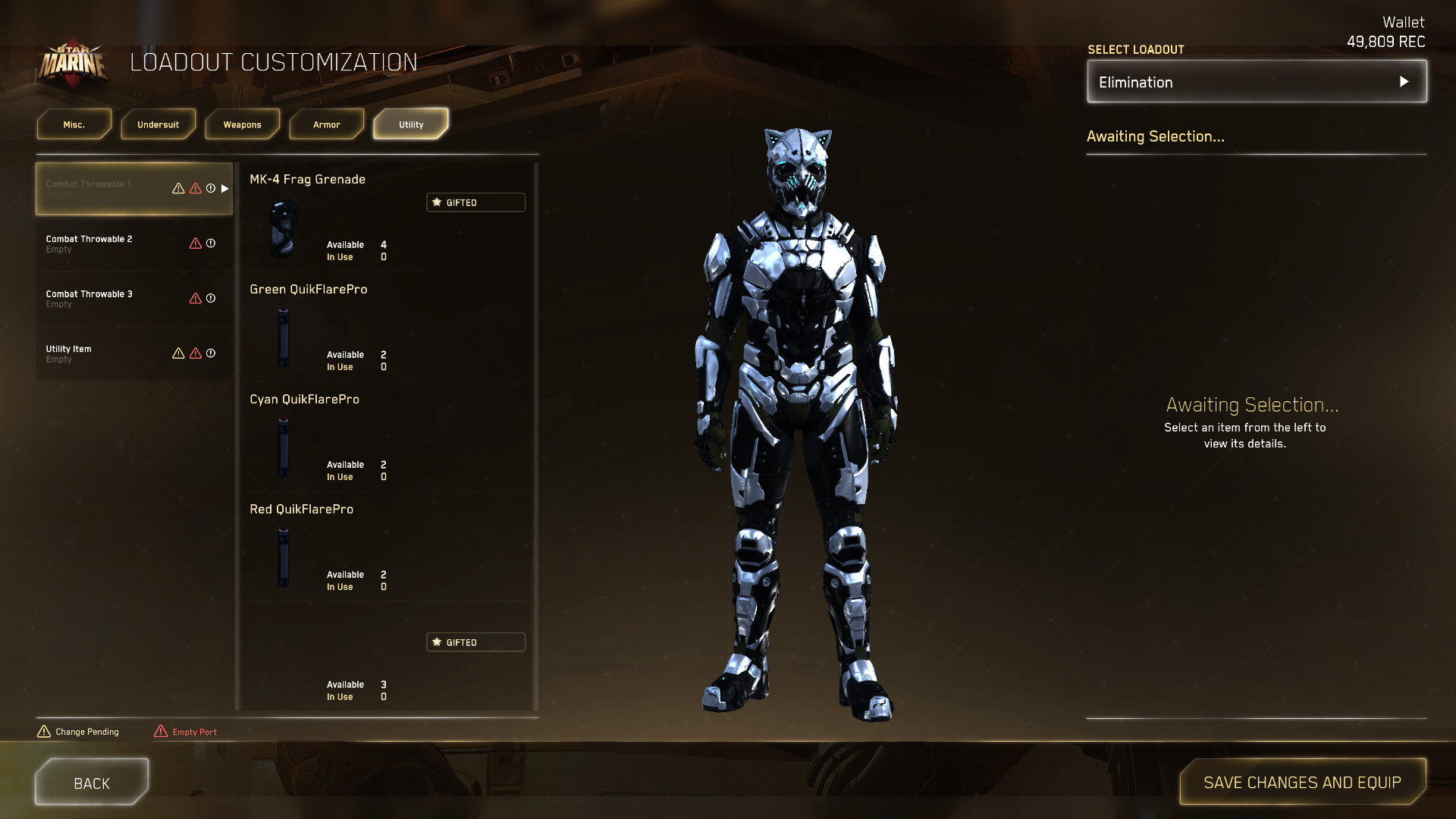Click the red Empty Port icon on Combat Throwable 2

pyautogui.click(x=195, y=244)
